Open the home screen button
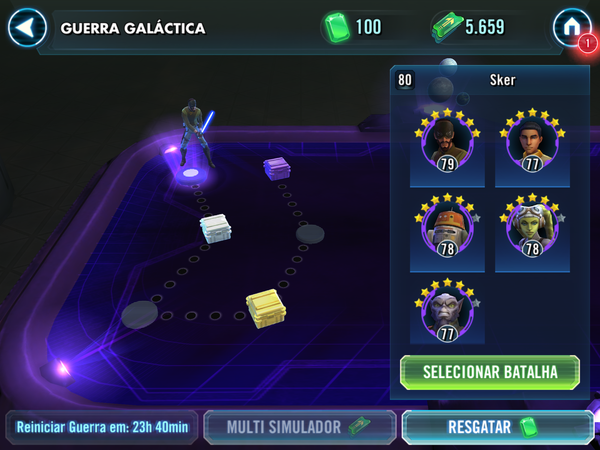600x450 pixels. pyautogui.click(x=571, y=27)
